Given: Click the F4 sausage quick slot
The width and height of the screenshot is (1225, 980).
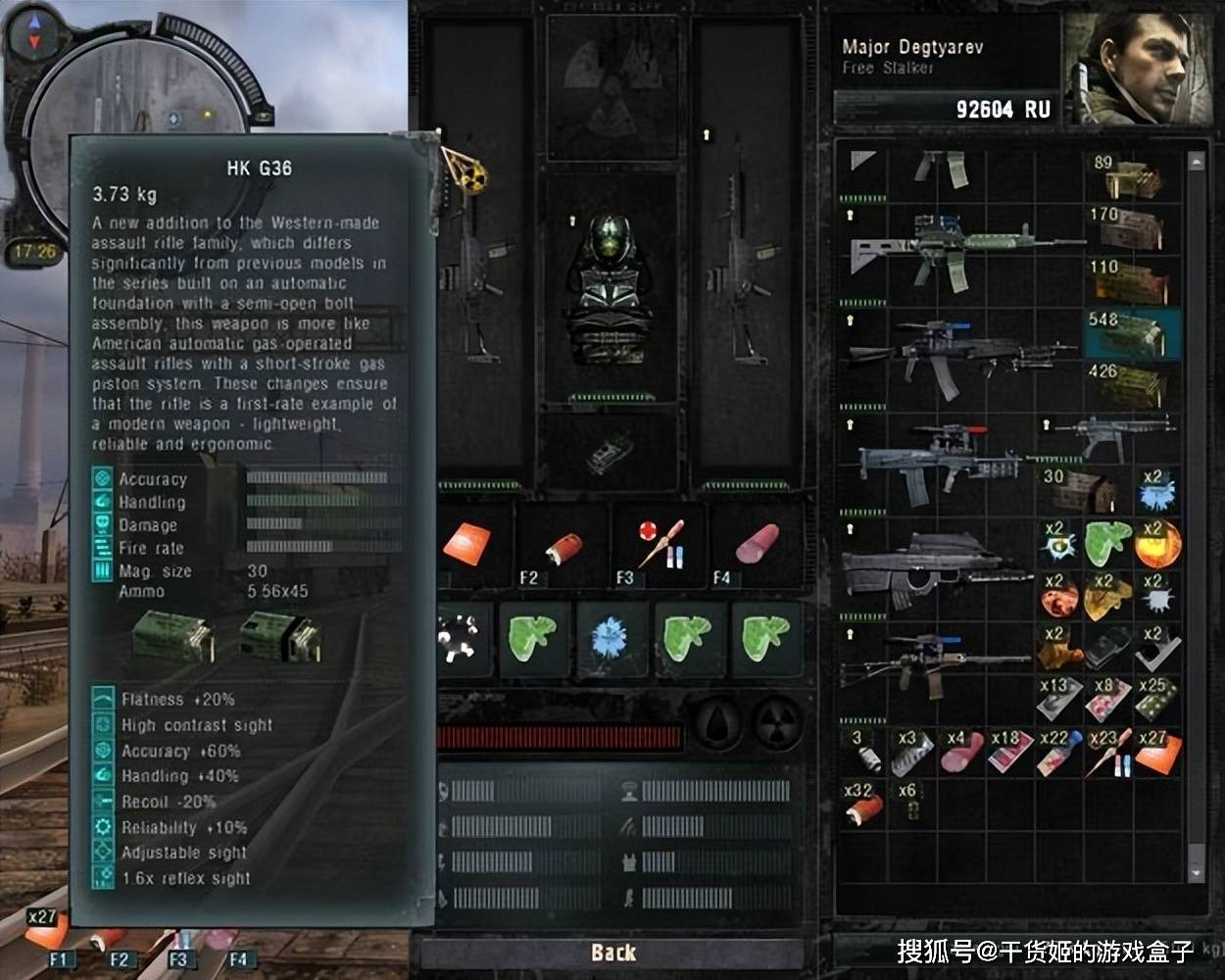Looking at the screenshot, I should pos(756,545).
